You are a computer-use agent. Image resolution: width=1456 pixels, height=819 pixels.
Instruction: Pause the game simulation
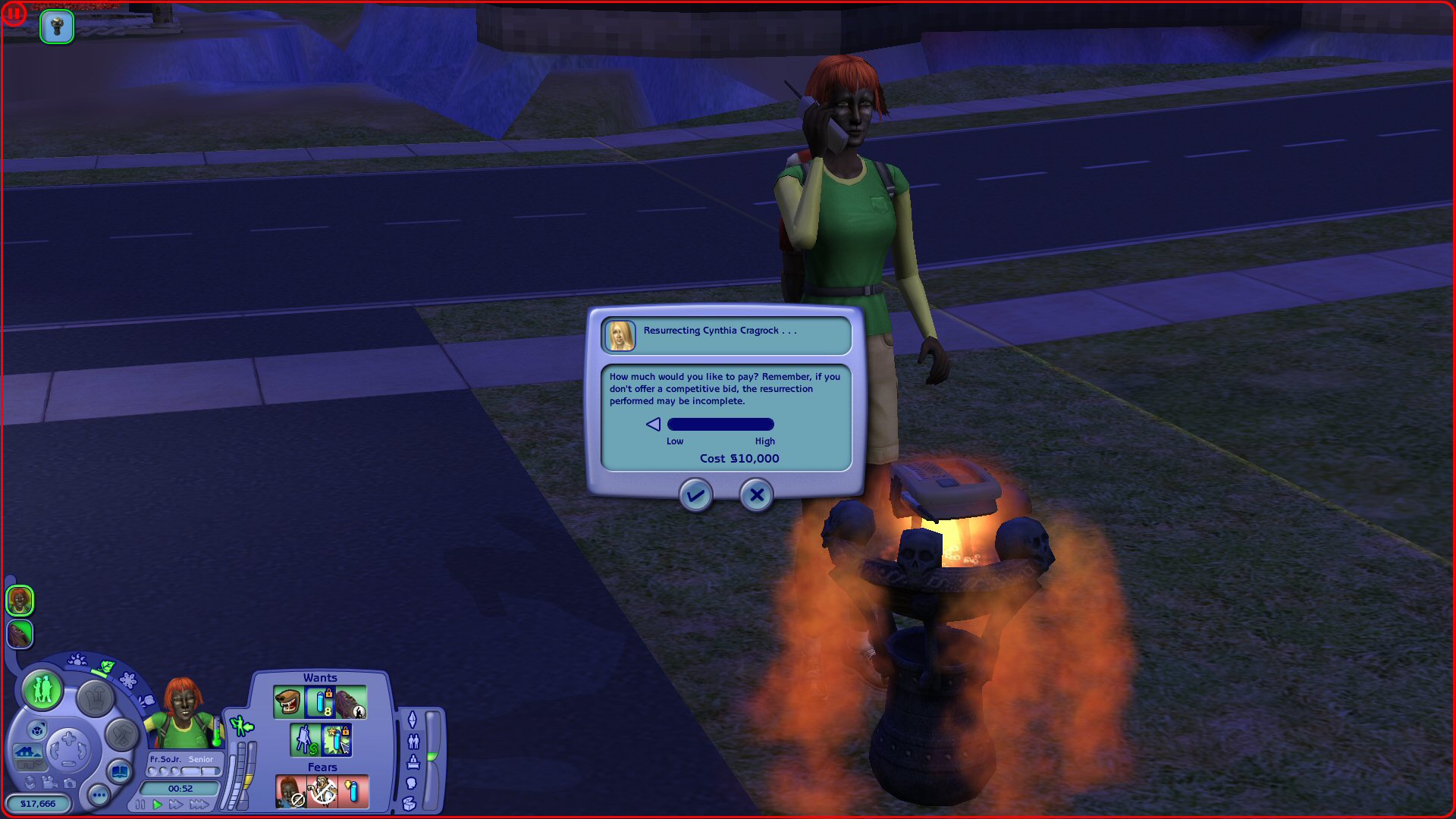(140, 804)
